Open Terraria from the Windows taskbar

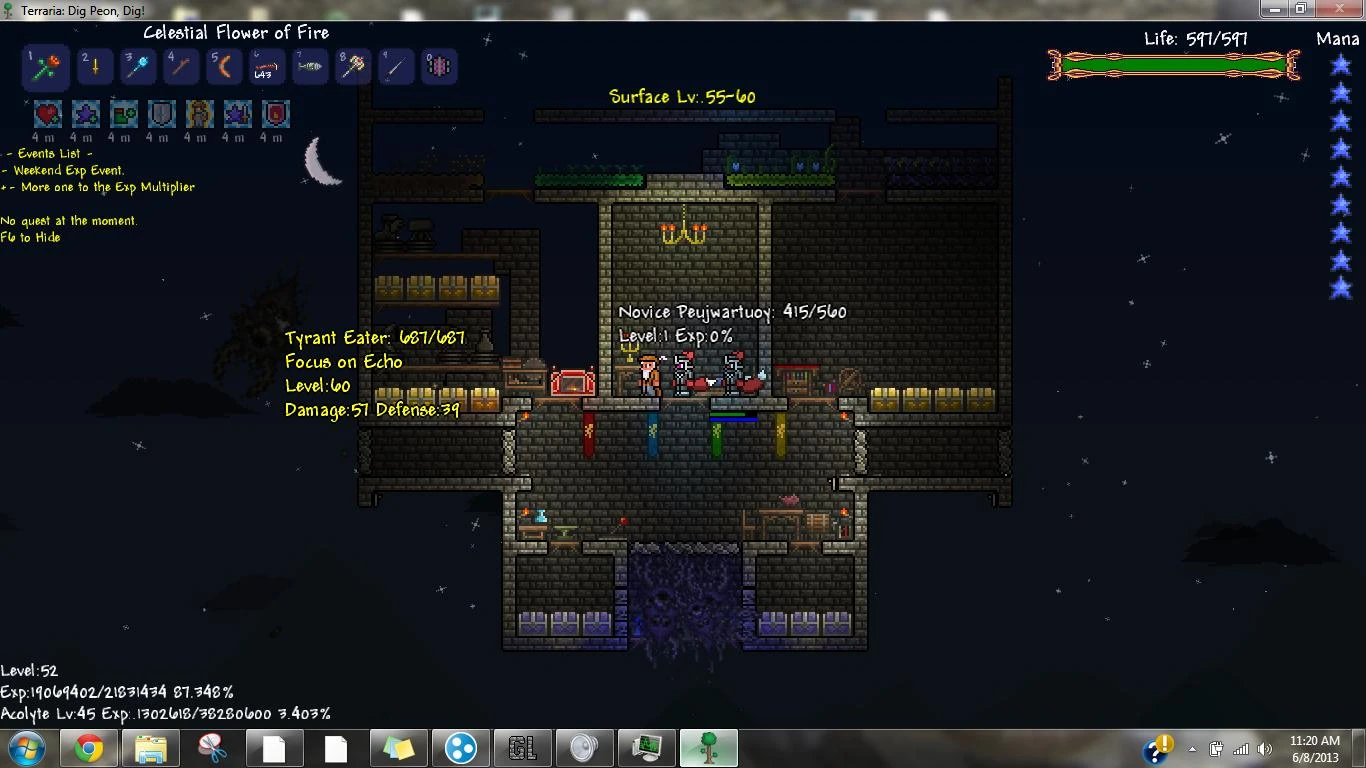(x=708, y=747)
